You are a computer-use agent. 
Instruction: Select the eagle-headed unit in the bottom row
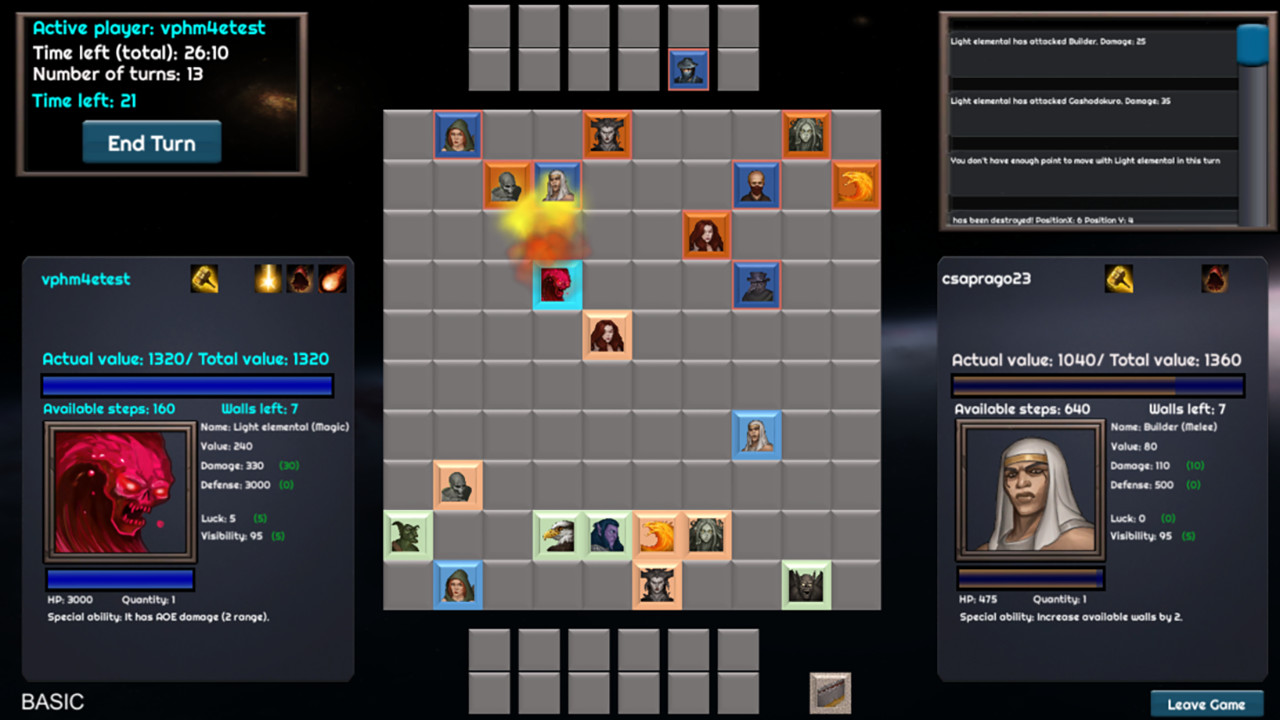[557, 535]
